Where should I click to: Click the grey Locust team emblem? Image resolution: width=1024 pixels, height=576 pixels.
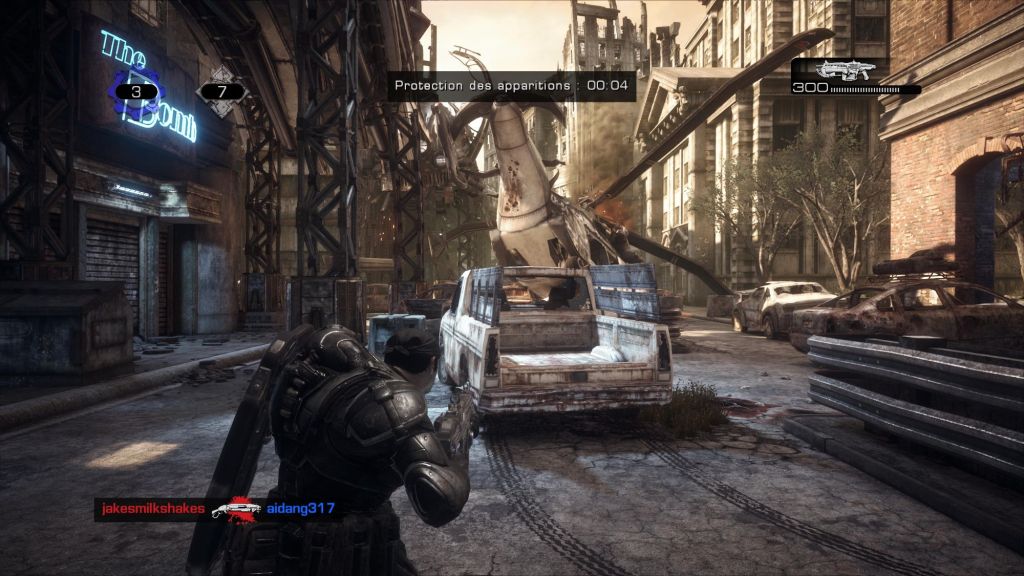pos(222,92)
